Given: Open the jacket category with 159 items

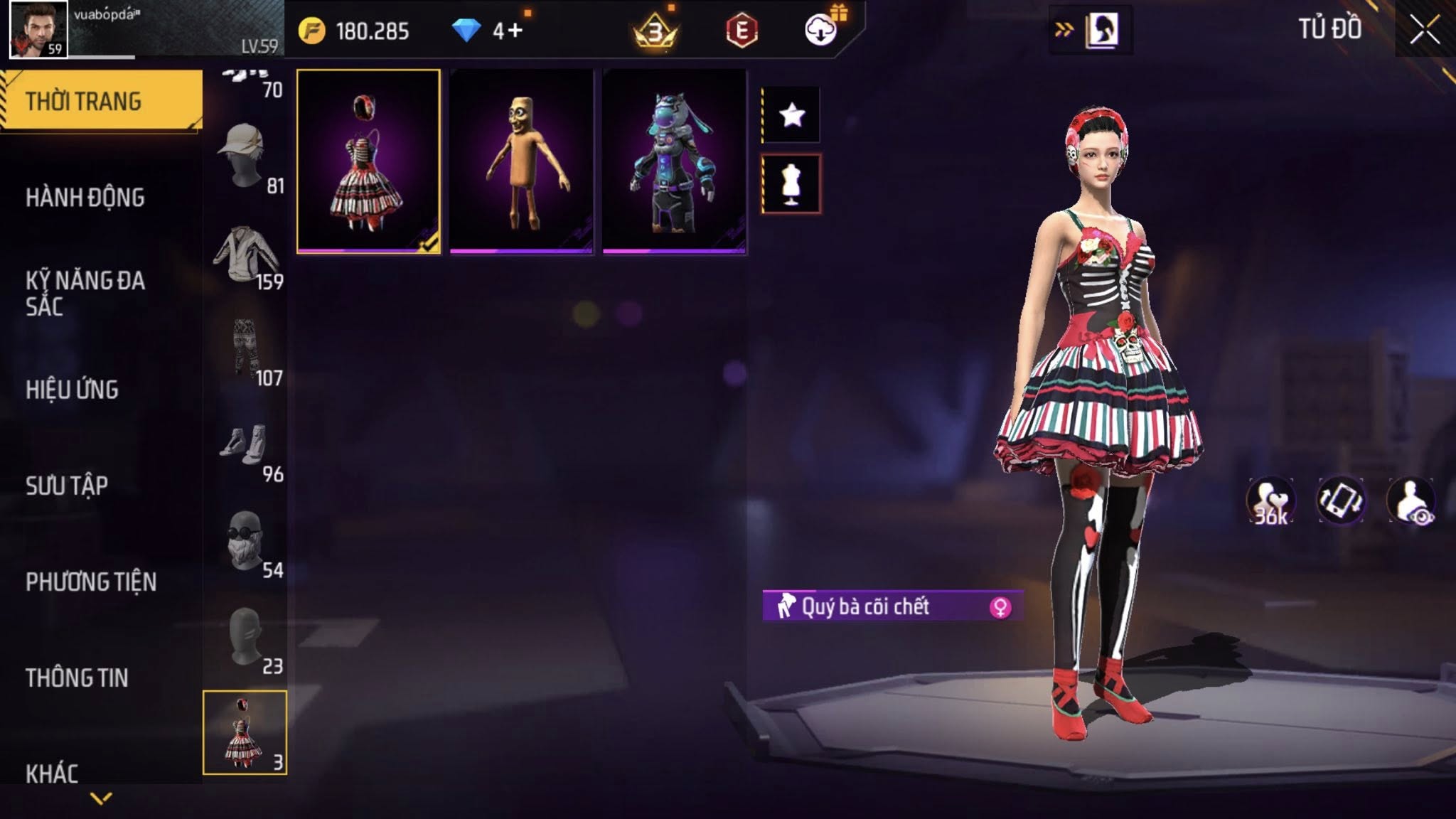Looking at the screenshot, I should click(245, 256).
